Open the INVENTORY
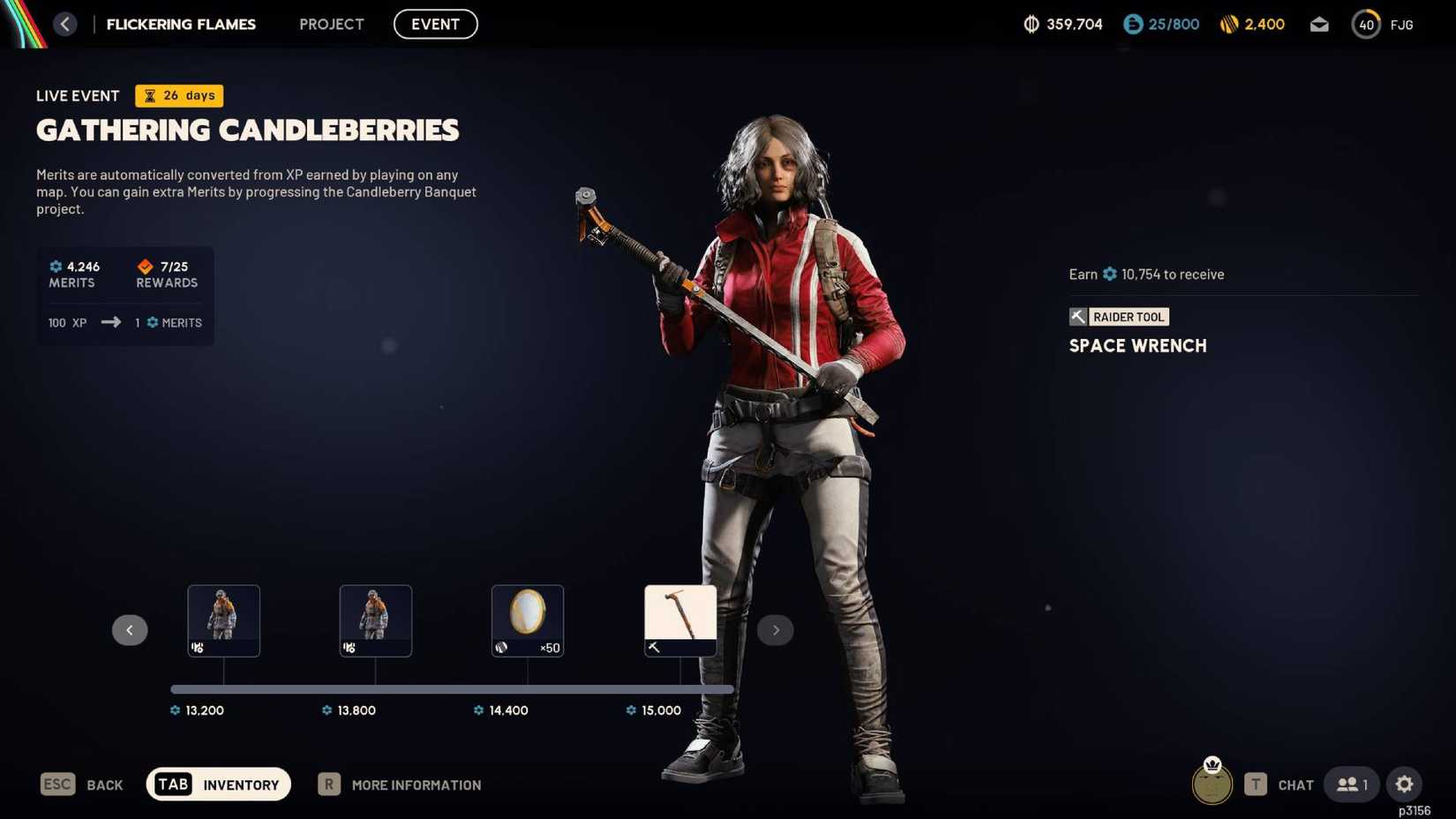Image resolution: width=1456 pixels, height=819 pixels. pos(218,784)
